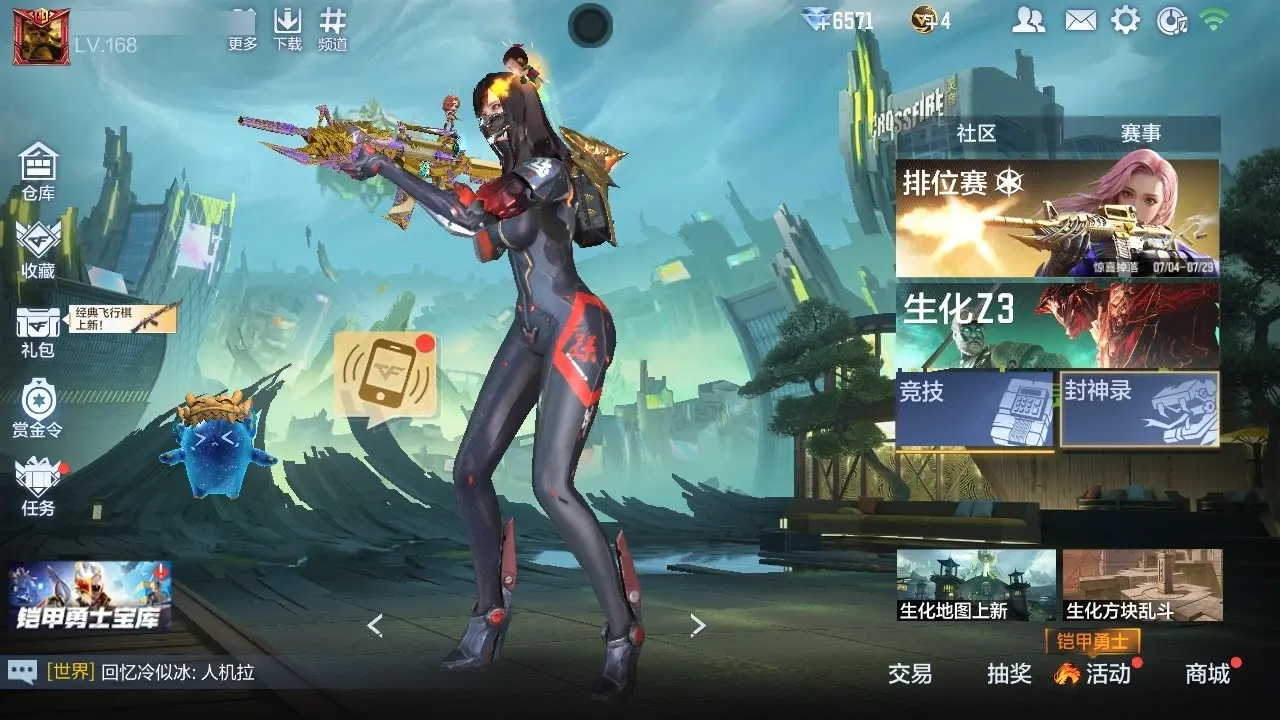
Task: Switch to the 赛事 events tab
Action: point(1140,133)
